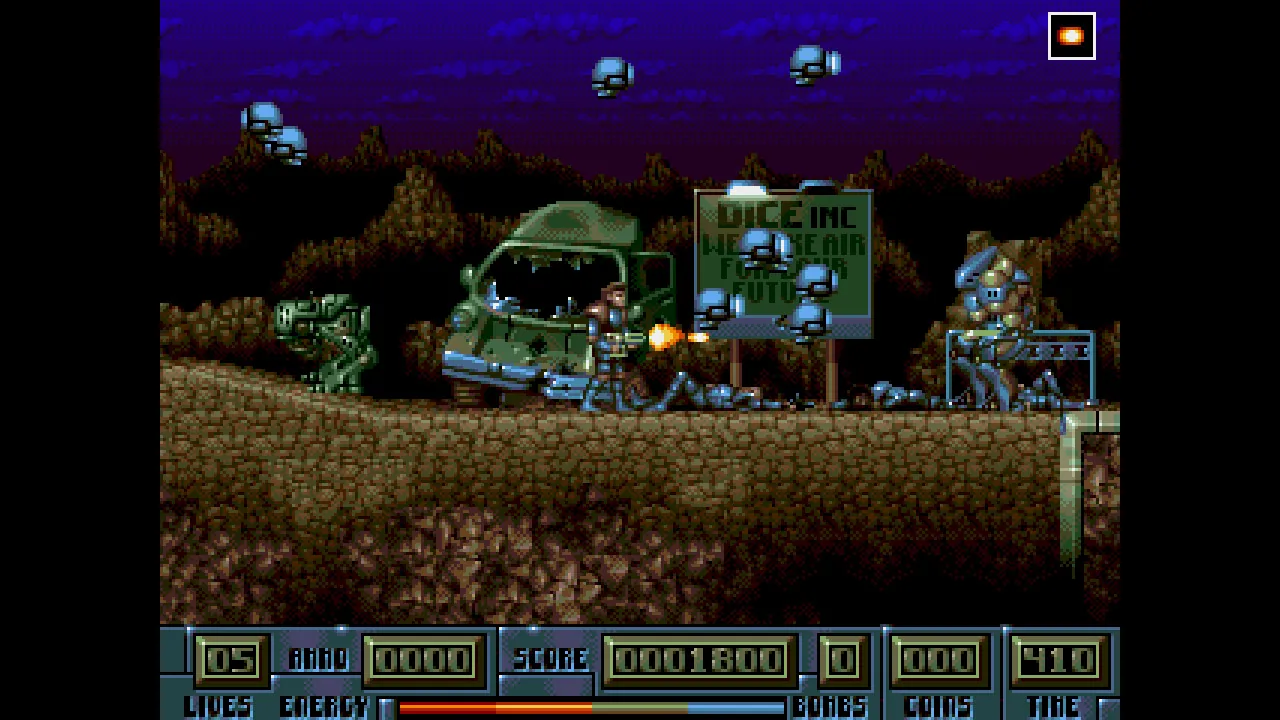This screenshot has height=720, width=1280.
Task: Click the SCORE label text
Action: (x=551, y=658)
